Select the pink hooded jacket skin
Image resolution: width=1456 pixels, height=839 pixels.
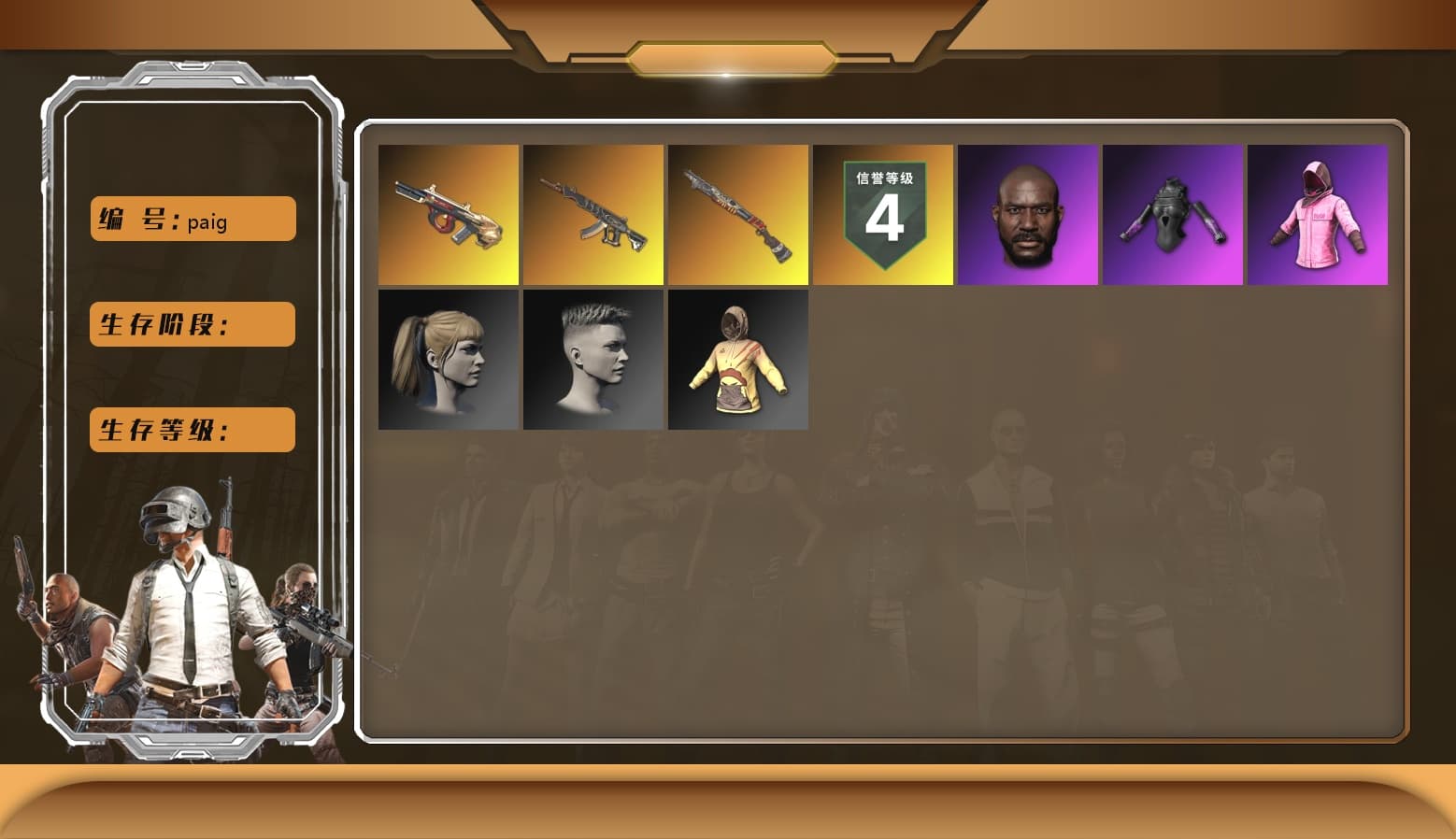click(x=1318, y=215)
